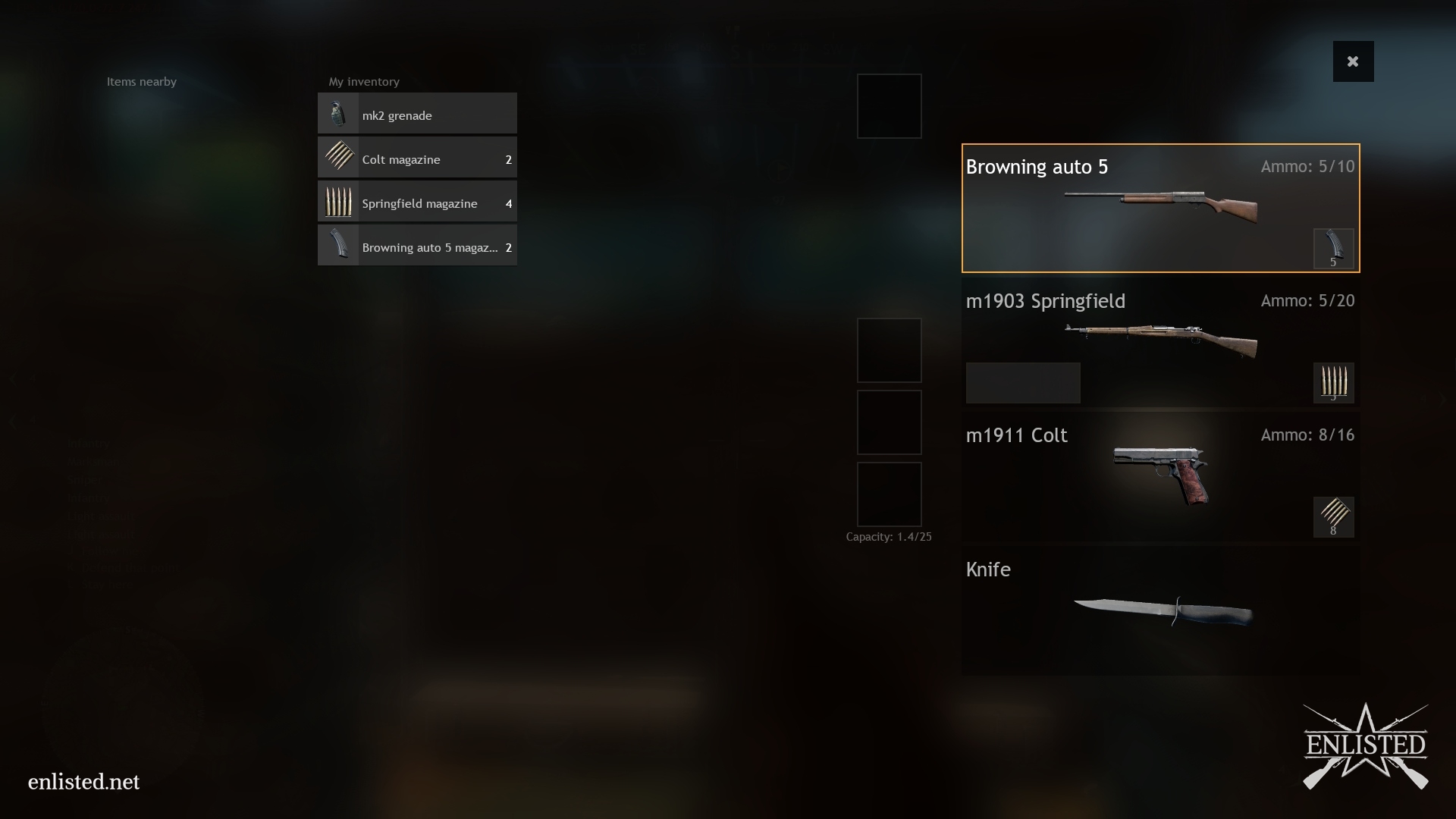Select the mk2 grenade inventory row

(417, 115)
